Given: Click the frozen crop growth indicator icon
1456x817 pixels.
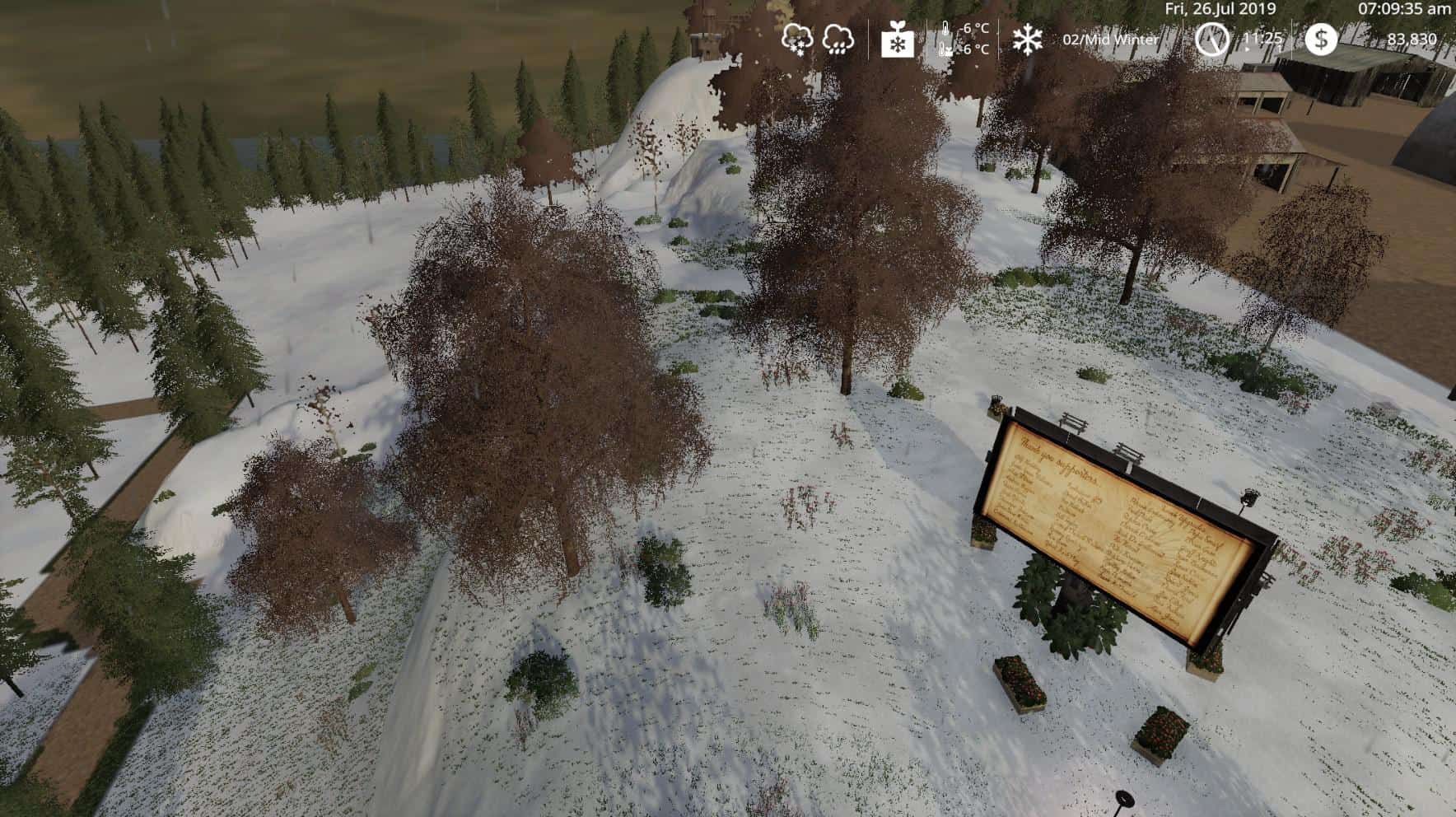Looking at the screenshot, I should [x=898, y=41].
